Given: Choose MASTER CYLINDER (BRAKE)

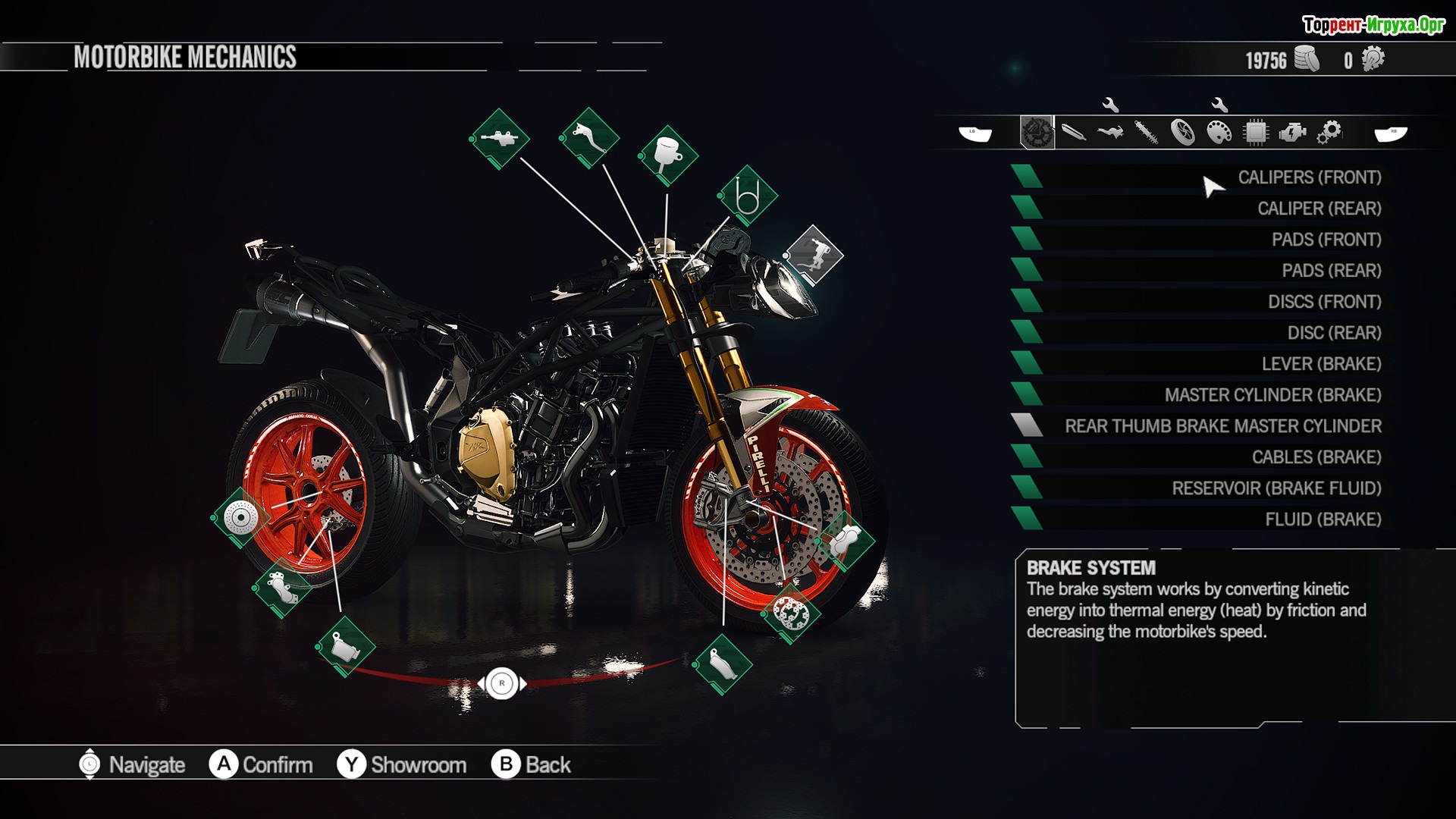Looking at the screenshot, I should 1272,395.
